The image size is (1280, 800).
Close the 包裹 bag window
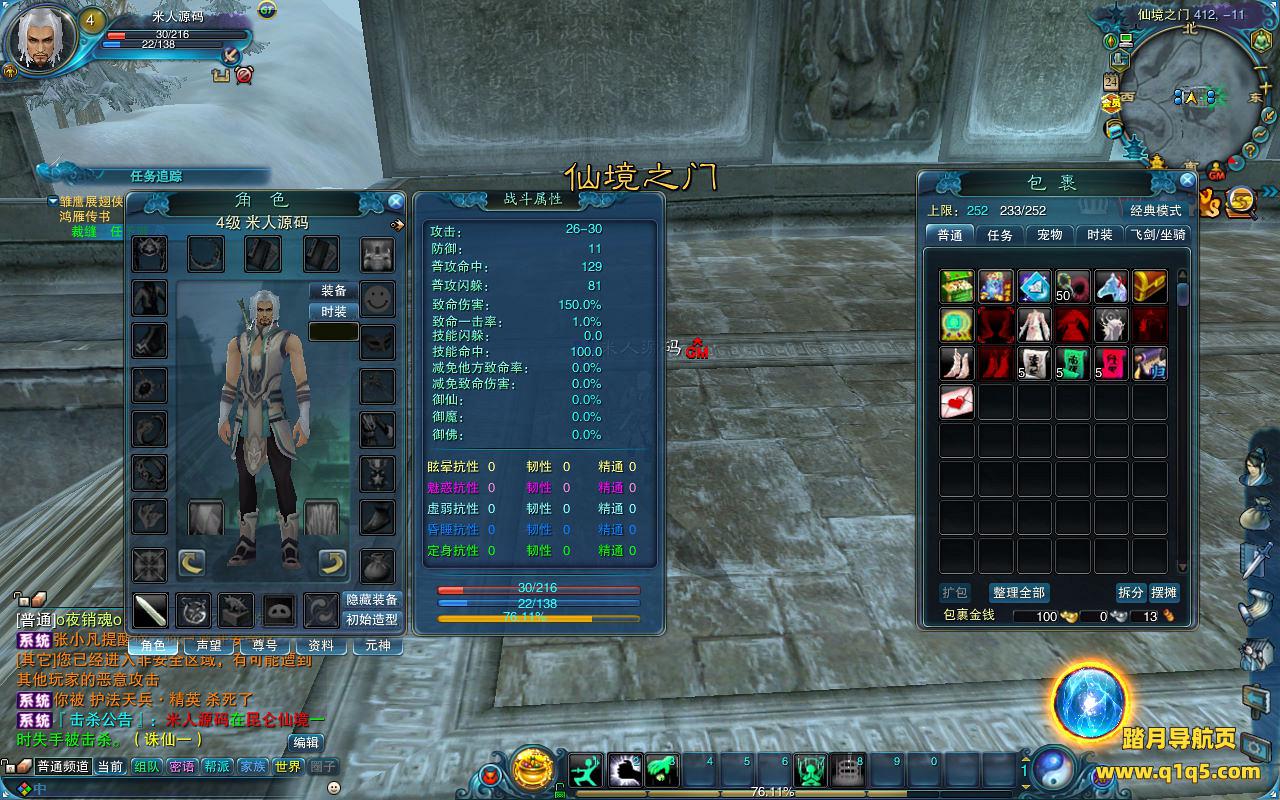tap(1187, 181)
